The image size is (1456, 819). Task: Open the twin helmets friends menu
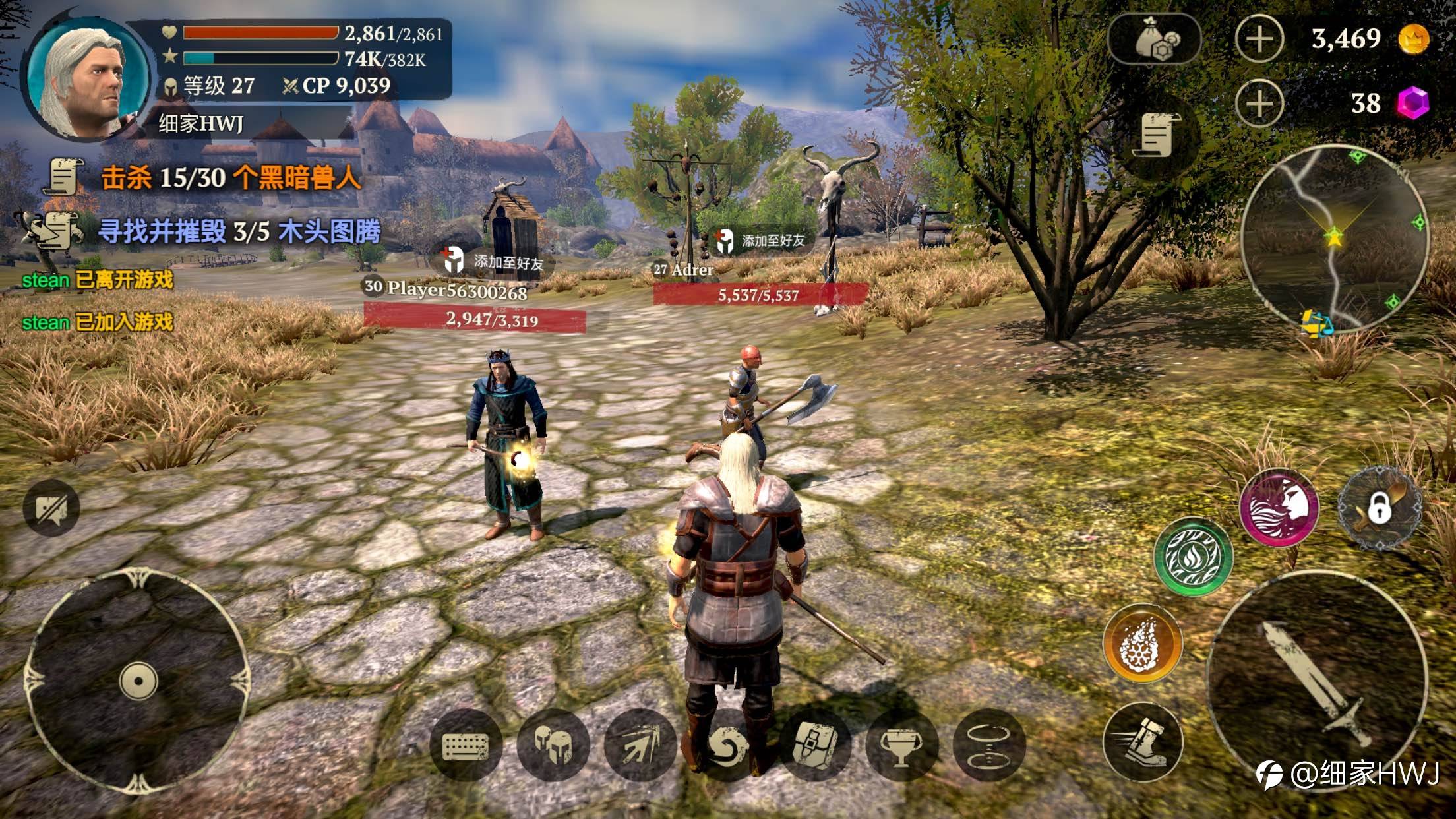tap(553, 746)
